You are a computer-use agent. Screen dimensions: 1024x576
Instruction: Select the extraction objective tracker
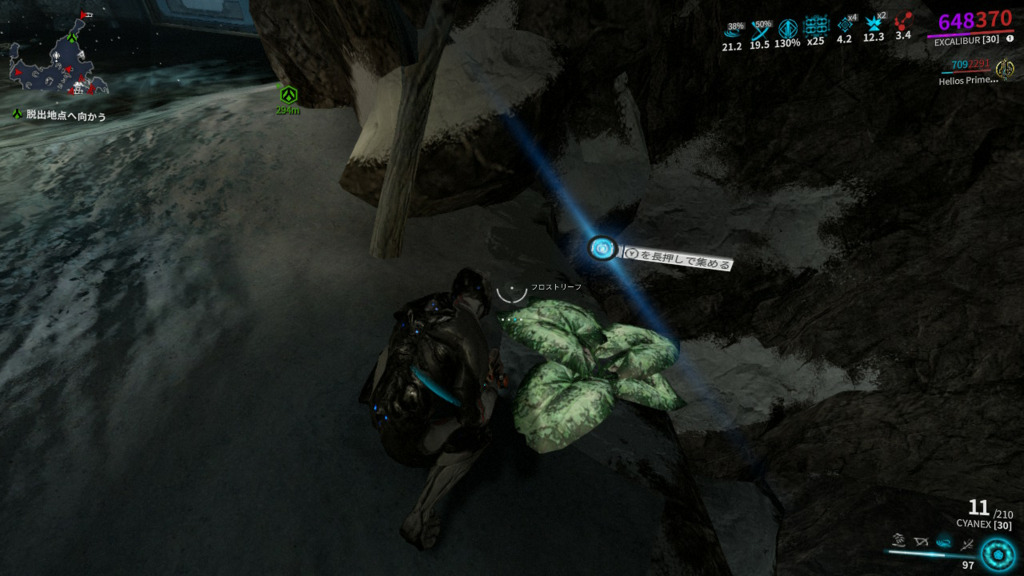coord(58,116)
